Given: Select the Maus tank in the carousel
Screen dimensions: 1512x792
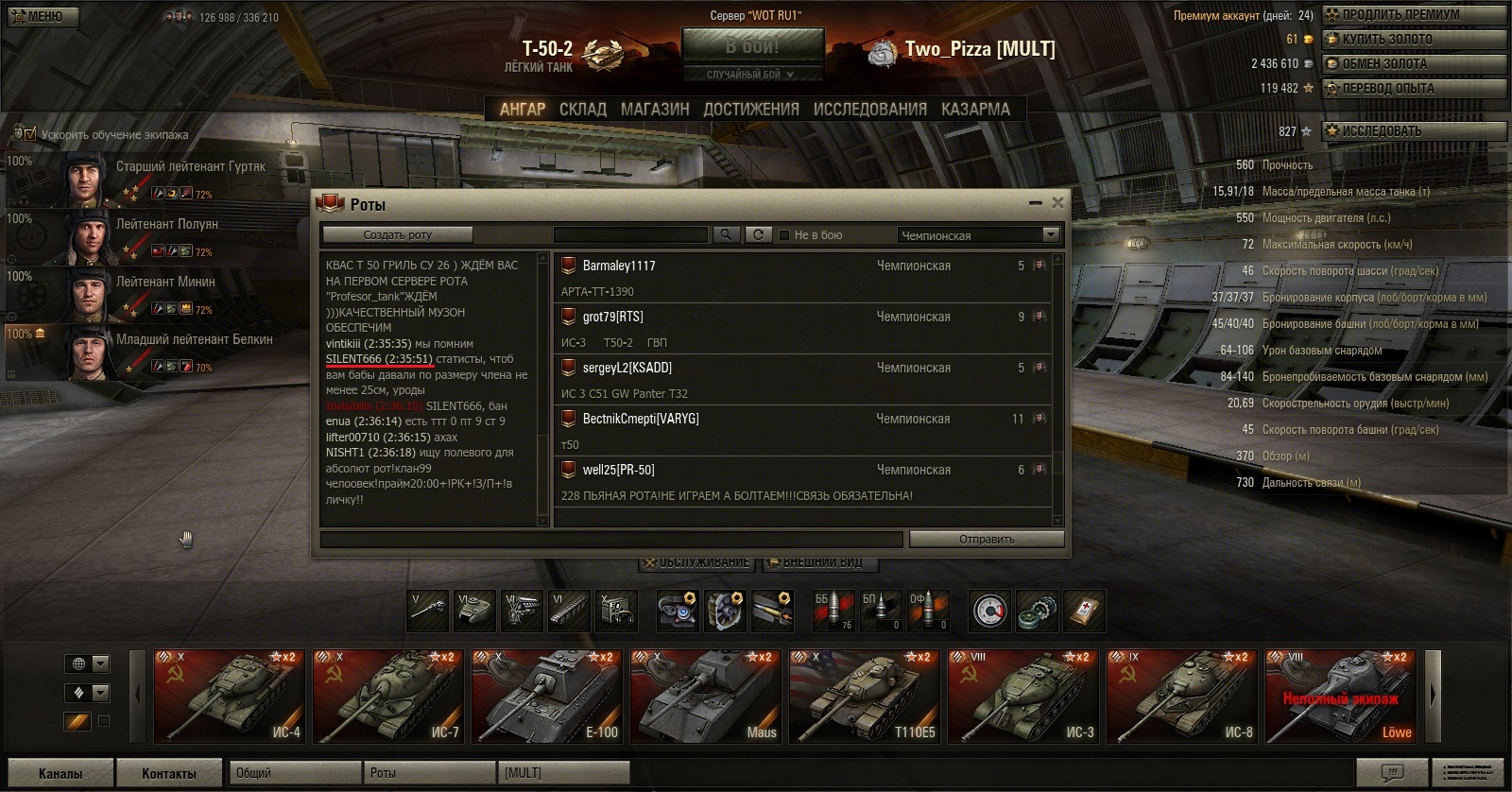Looking at the screenshot, I should tap(705, 697).
